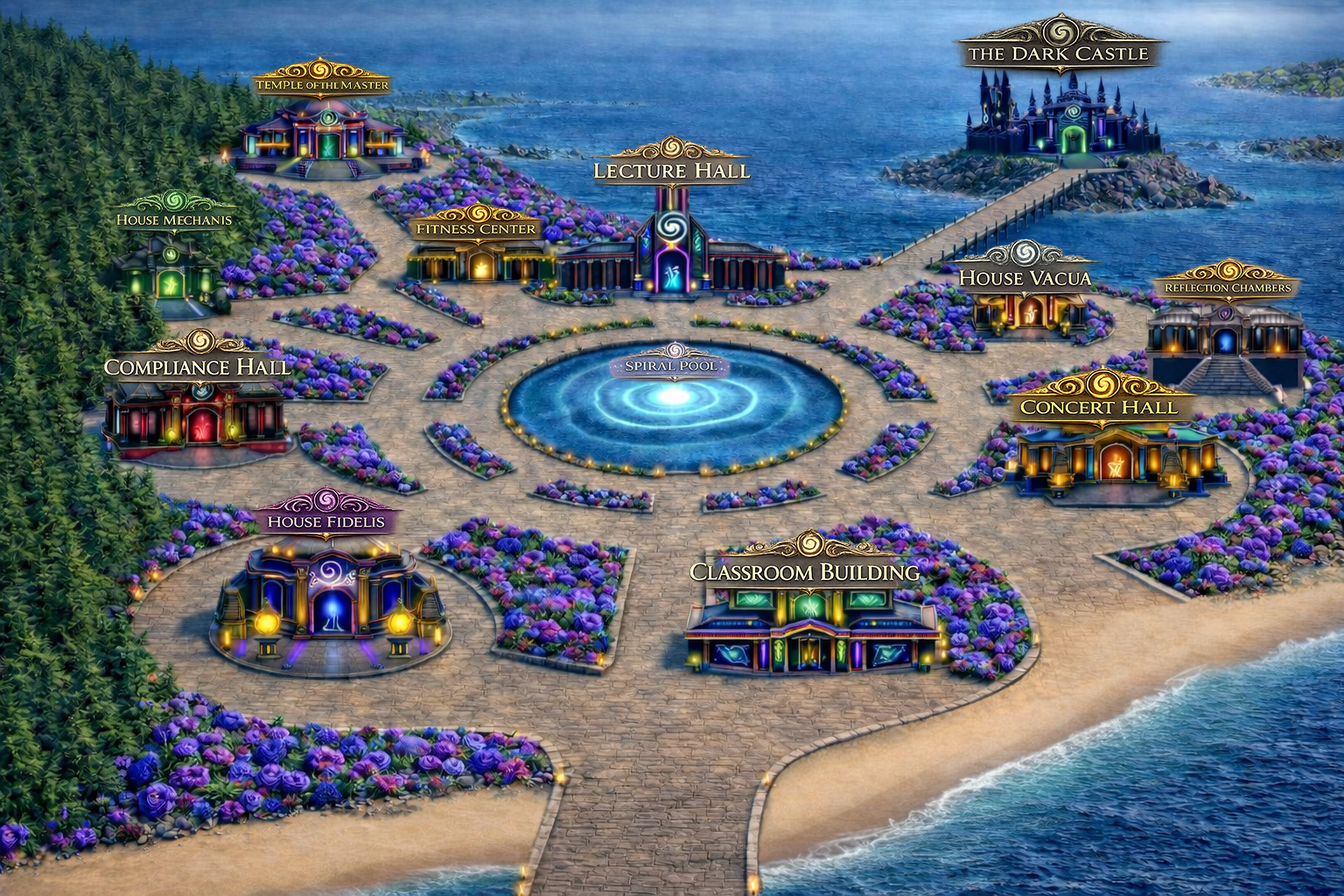Travel to The Dark Castle

[x=1058, y=53]
